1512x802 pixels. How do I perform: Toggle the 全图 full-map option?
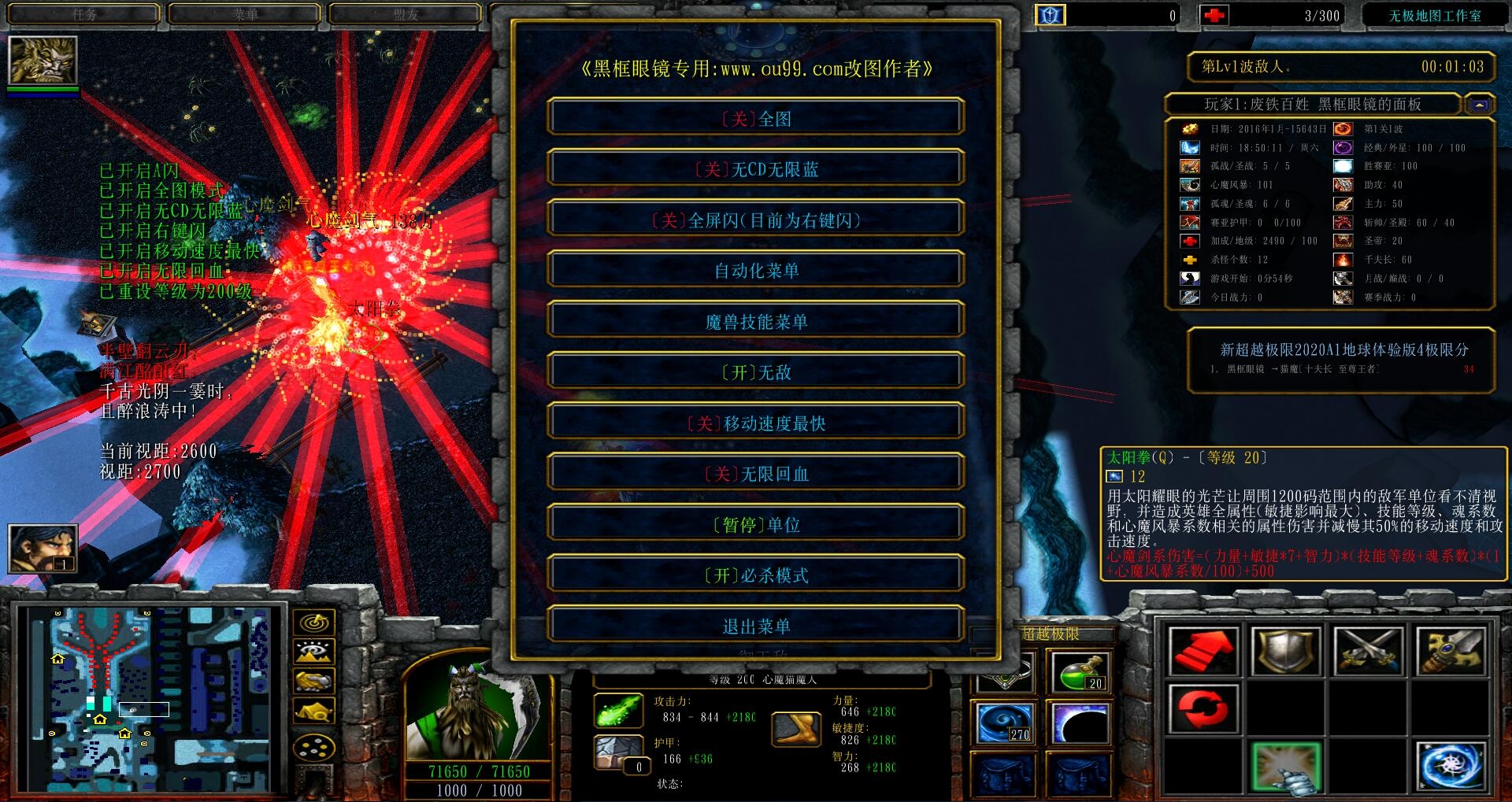pos(756,119)
